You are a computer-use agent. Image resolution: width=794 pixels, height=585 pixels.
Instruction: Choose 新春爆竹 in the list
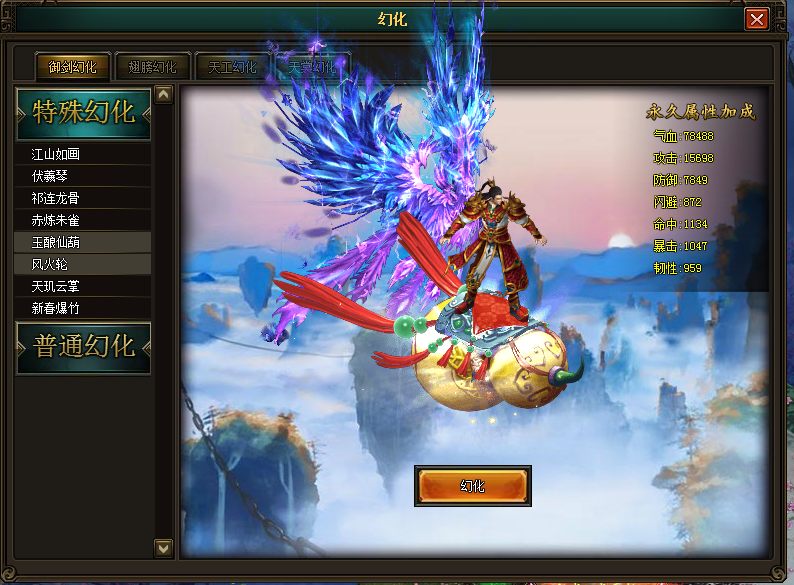click(x=84, y=308)
